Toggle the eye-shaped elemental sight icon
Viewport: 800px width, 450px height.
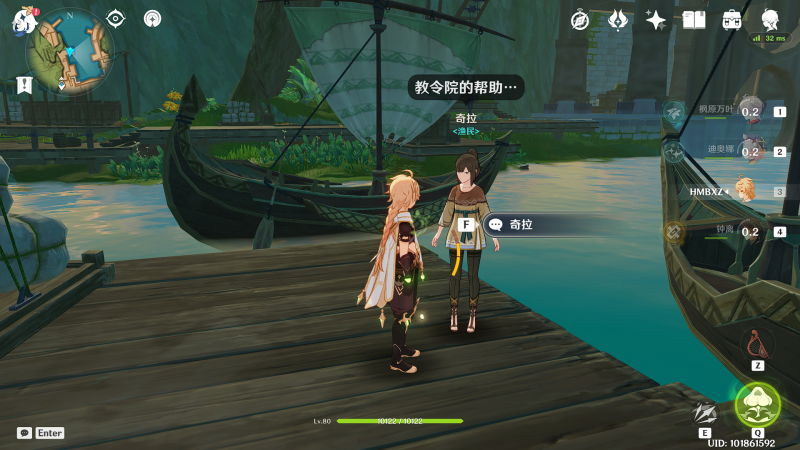click(116, 18)
